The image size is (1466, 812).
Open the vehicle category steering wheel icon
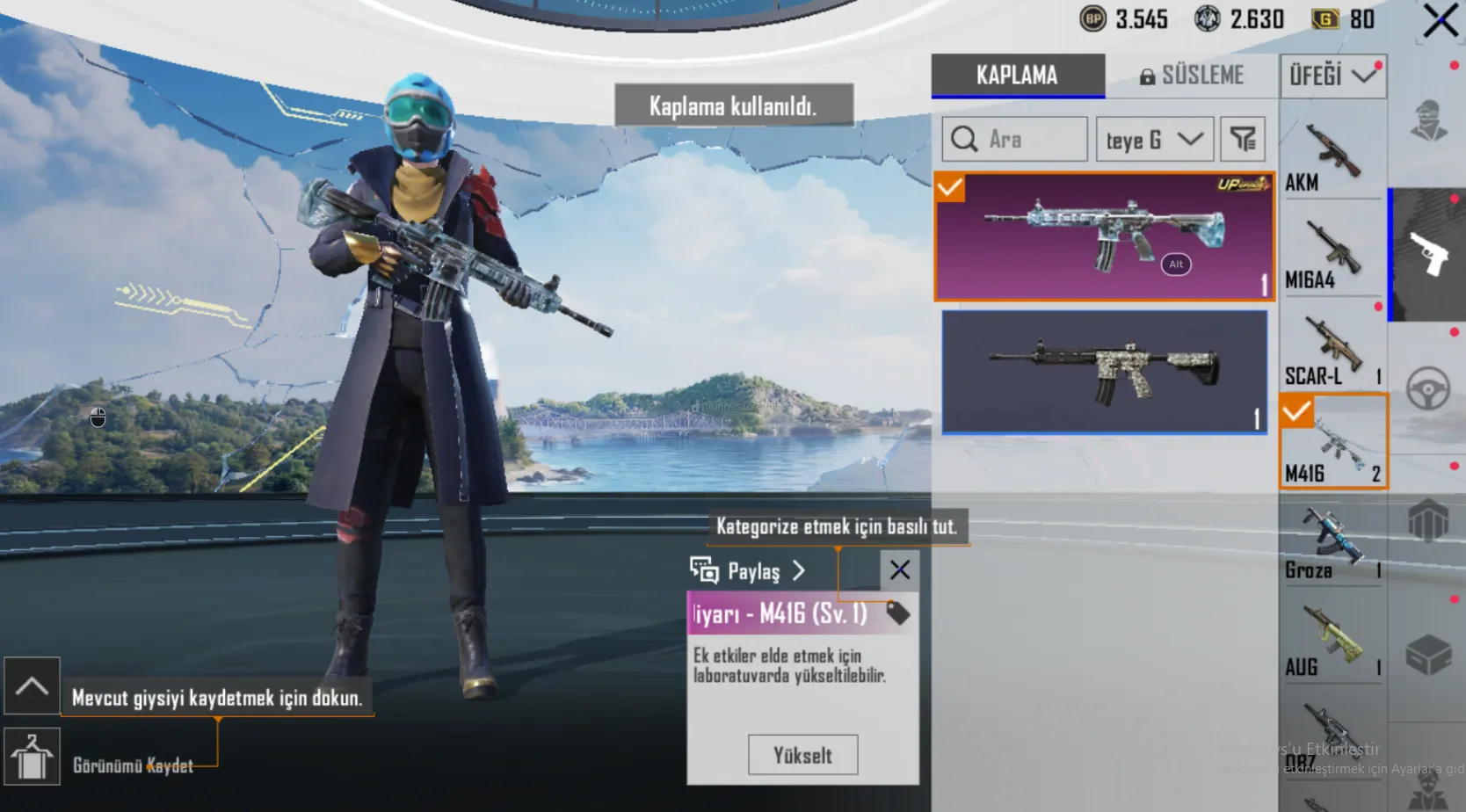click(x=1427, y=388)
